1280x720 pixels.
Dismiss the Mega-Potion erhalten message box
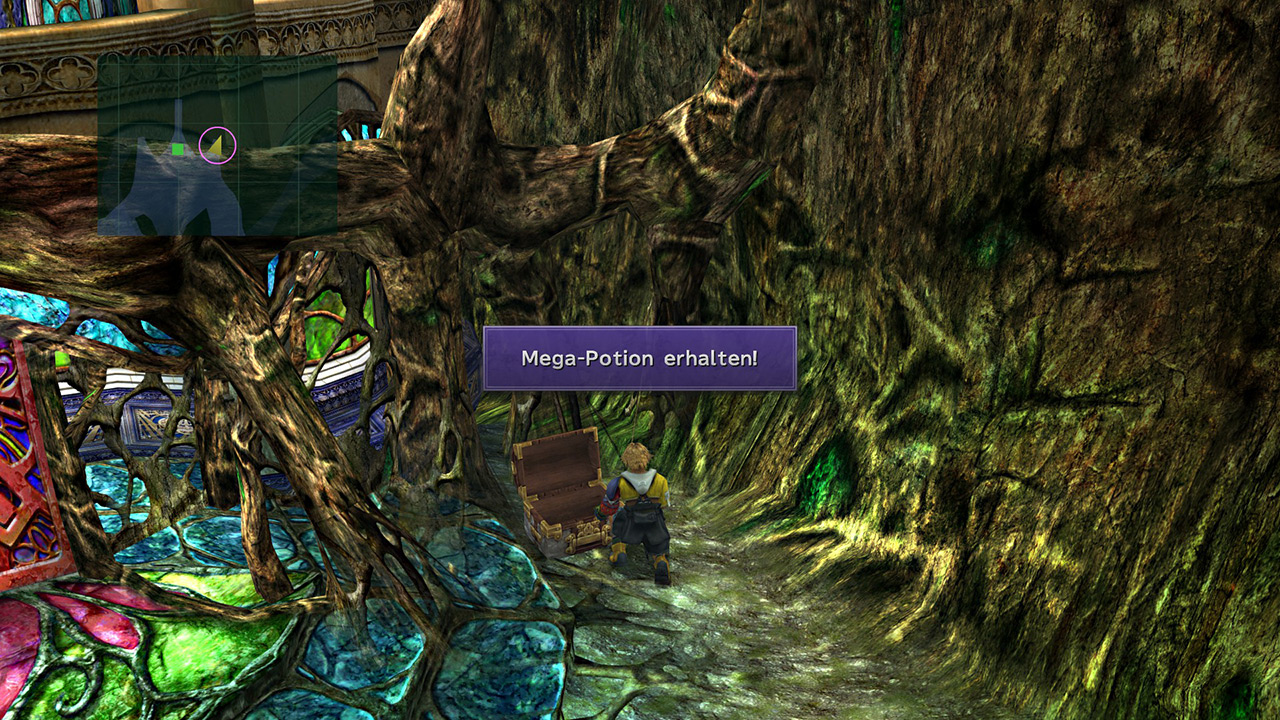point(639,358)
